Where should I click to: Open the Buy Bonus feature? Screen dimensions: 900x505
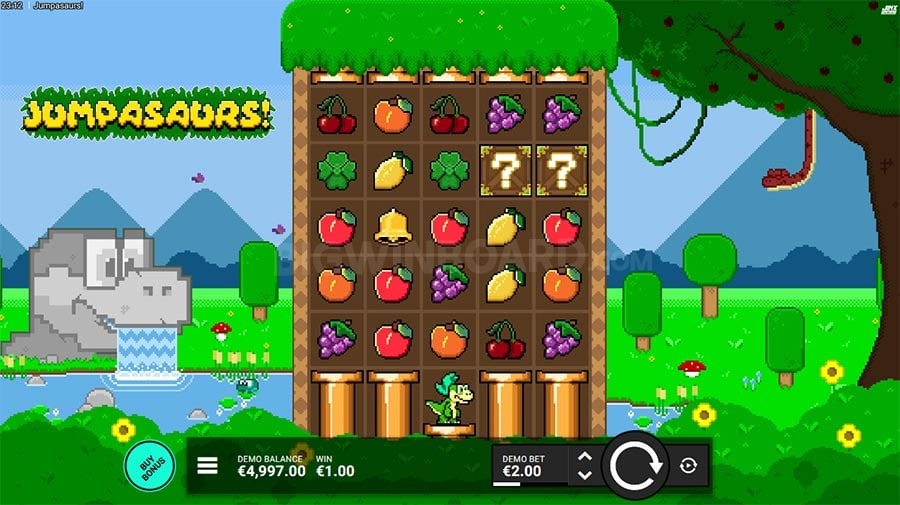point(149,465)
